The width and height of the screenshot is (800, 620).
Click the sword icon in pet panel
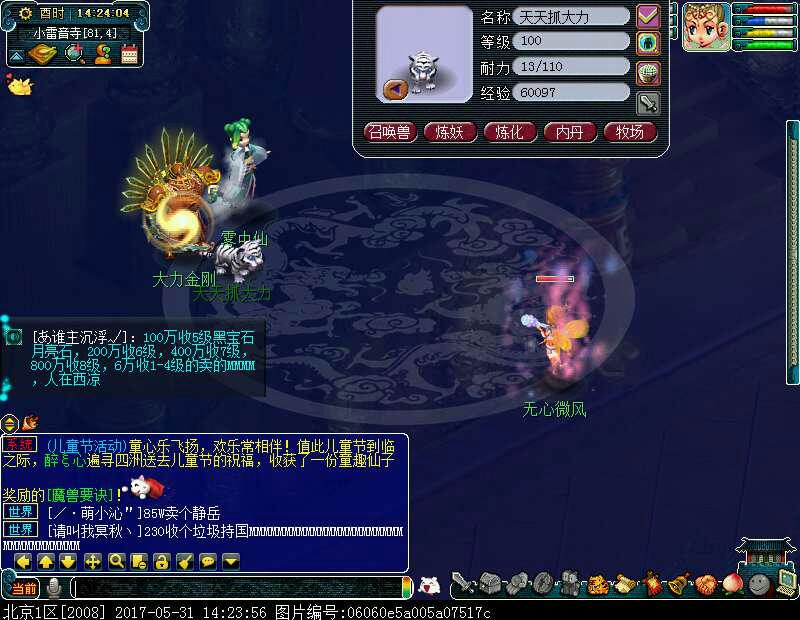[x=648, y=101]
